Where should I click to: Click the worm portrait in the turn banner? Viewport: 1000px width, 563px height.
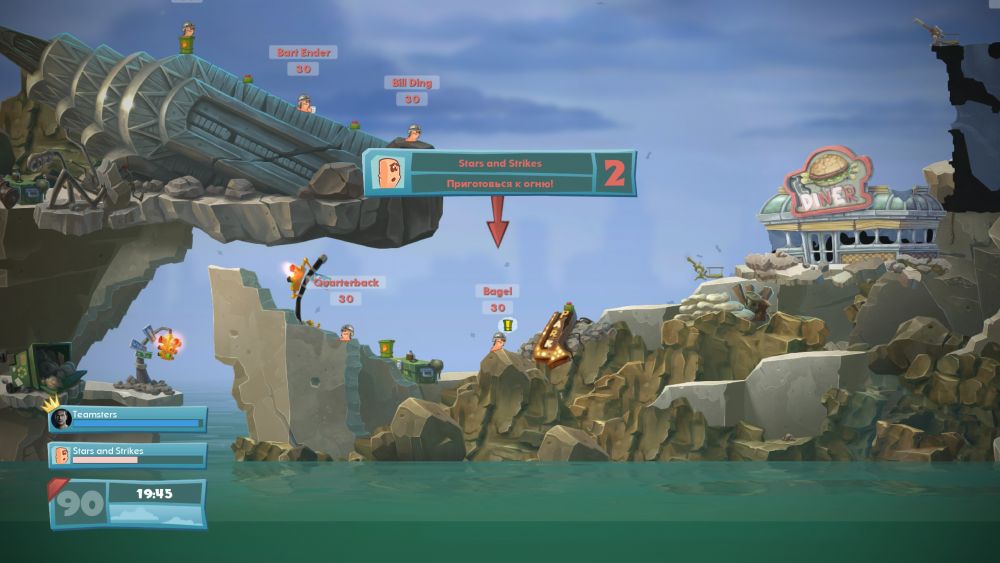coord(388,173)
